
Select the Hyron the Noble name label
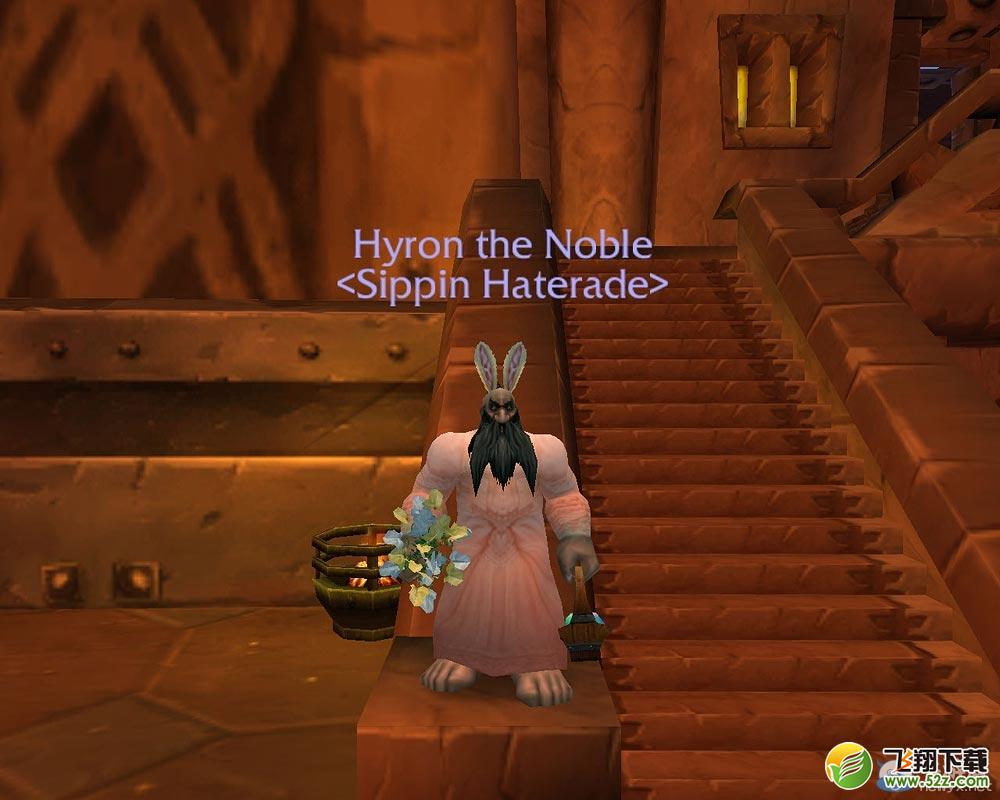(502, 246)
